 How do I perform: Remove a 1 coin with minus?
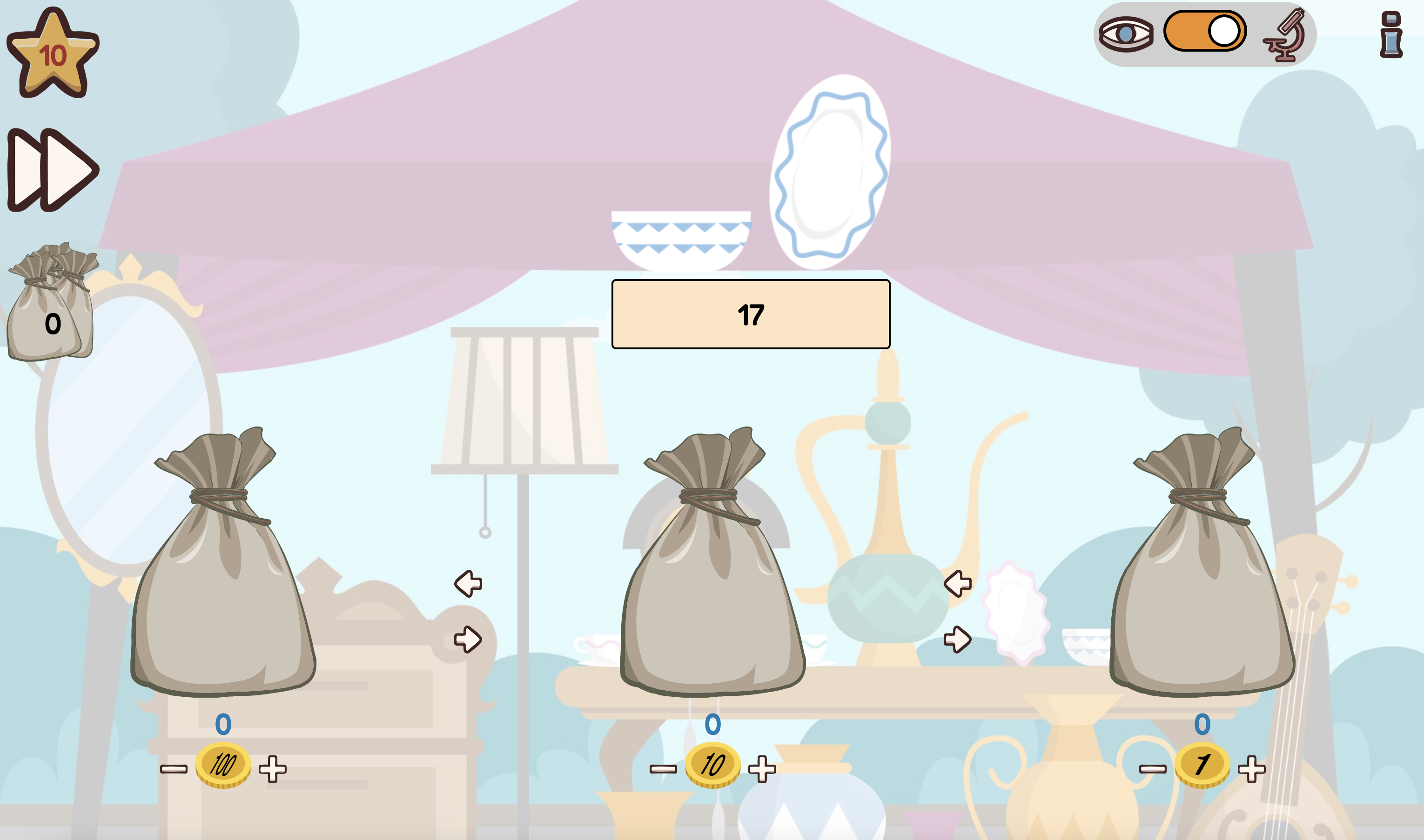pos(1153,769)
